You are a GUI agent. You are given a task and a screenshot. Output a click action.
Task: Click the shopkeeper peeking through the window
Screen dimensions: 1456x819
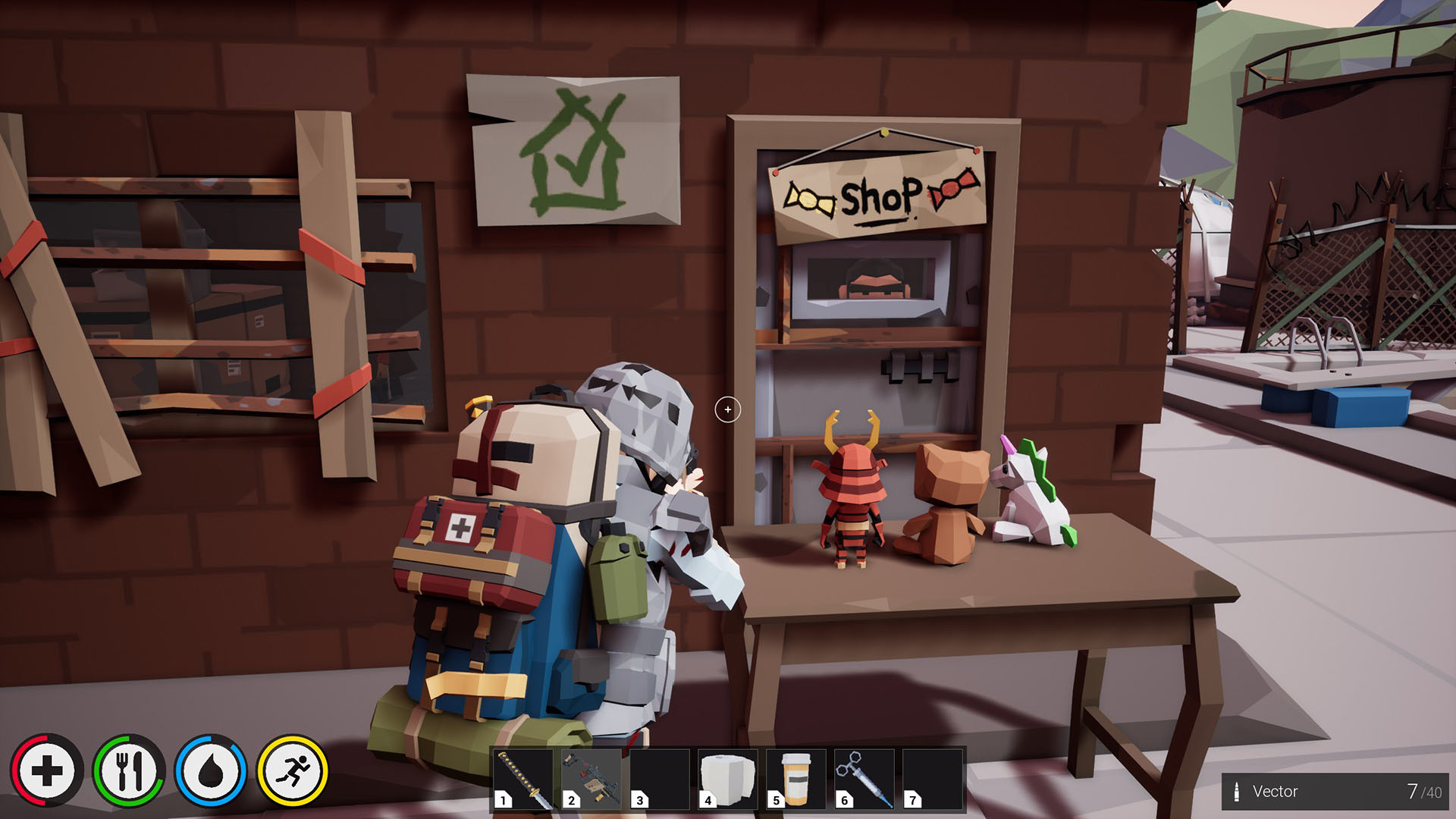click(874, 284)
